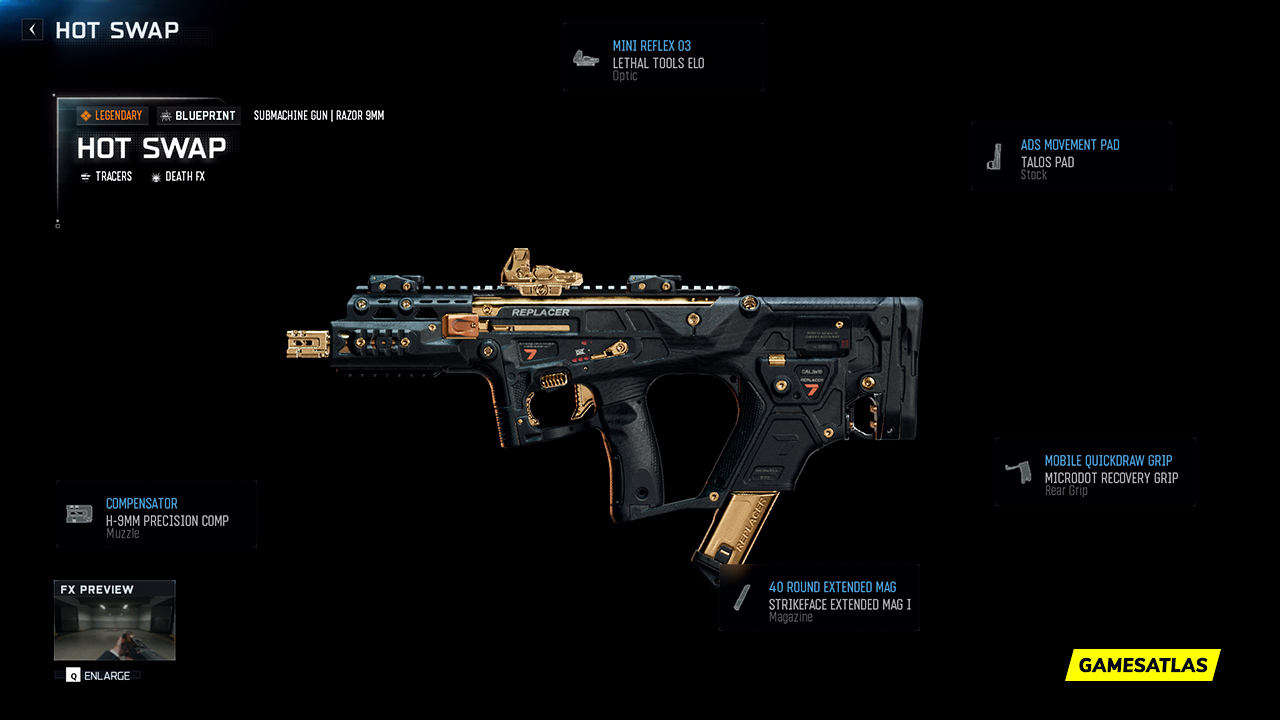The image size is (1280, 720).
Task: Select the BLUEPRINT tab
Action: click(199, 115)
